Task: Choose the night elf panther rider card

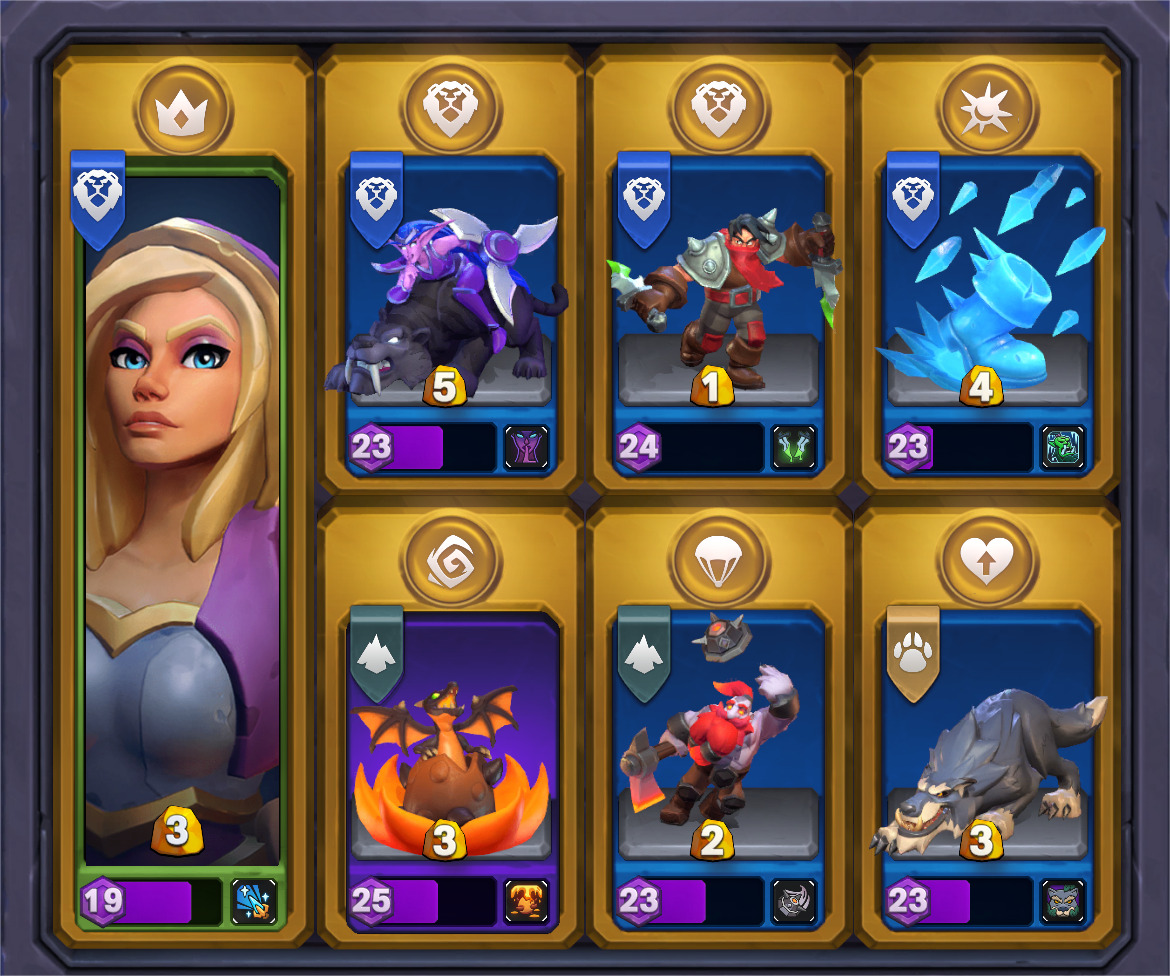Action: tap(448, 300)
